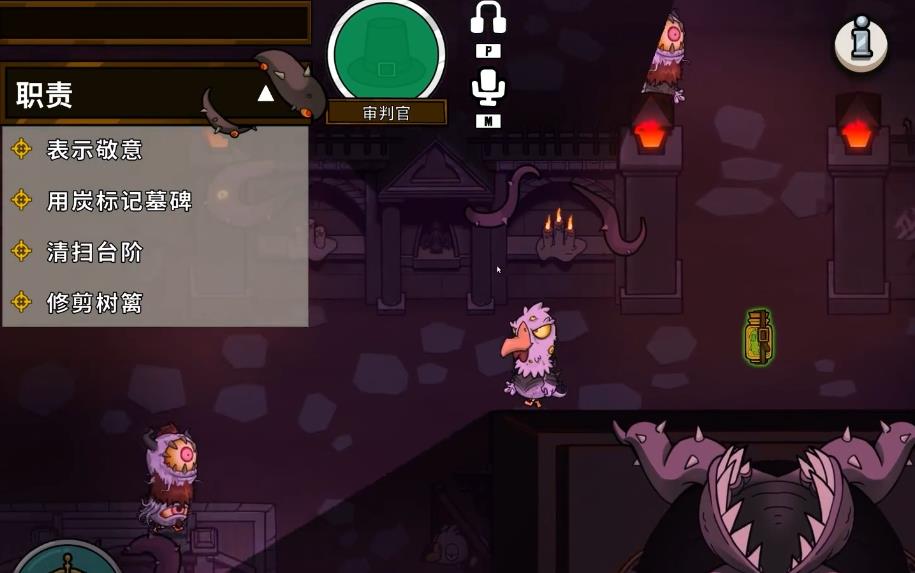
Task: Toggle the microphone icon
Action: pos(488,88)
